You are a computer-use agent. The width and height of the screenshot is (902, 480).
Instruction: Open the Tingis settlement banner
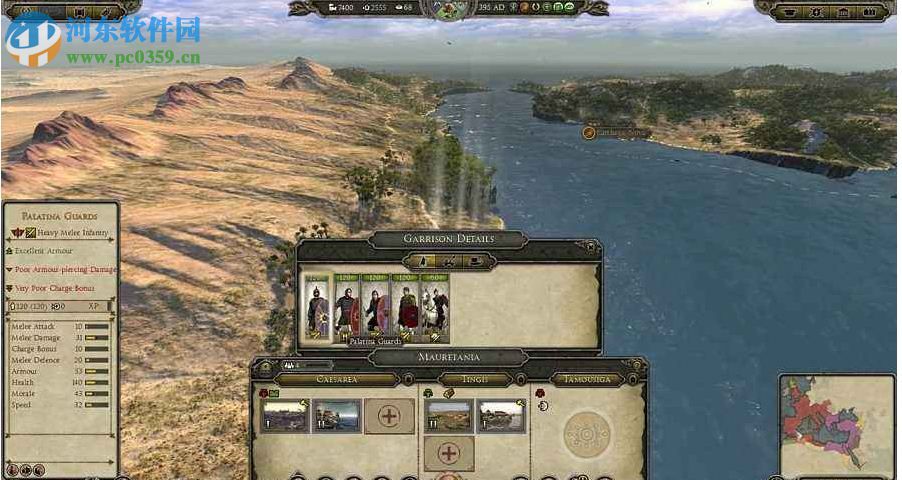(476, 380)
